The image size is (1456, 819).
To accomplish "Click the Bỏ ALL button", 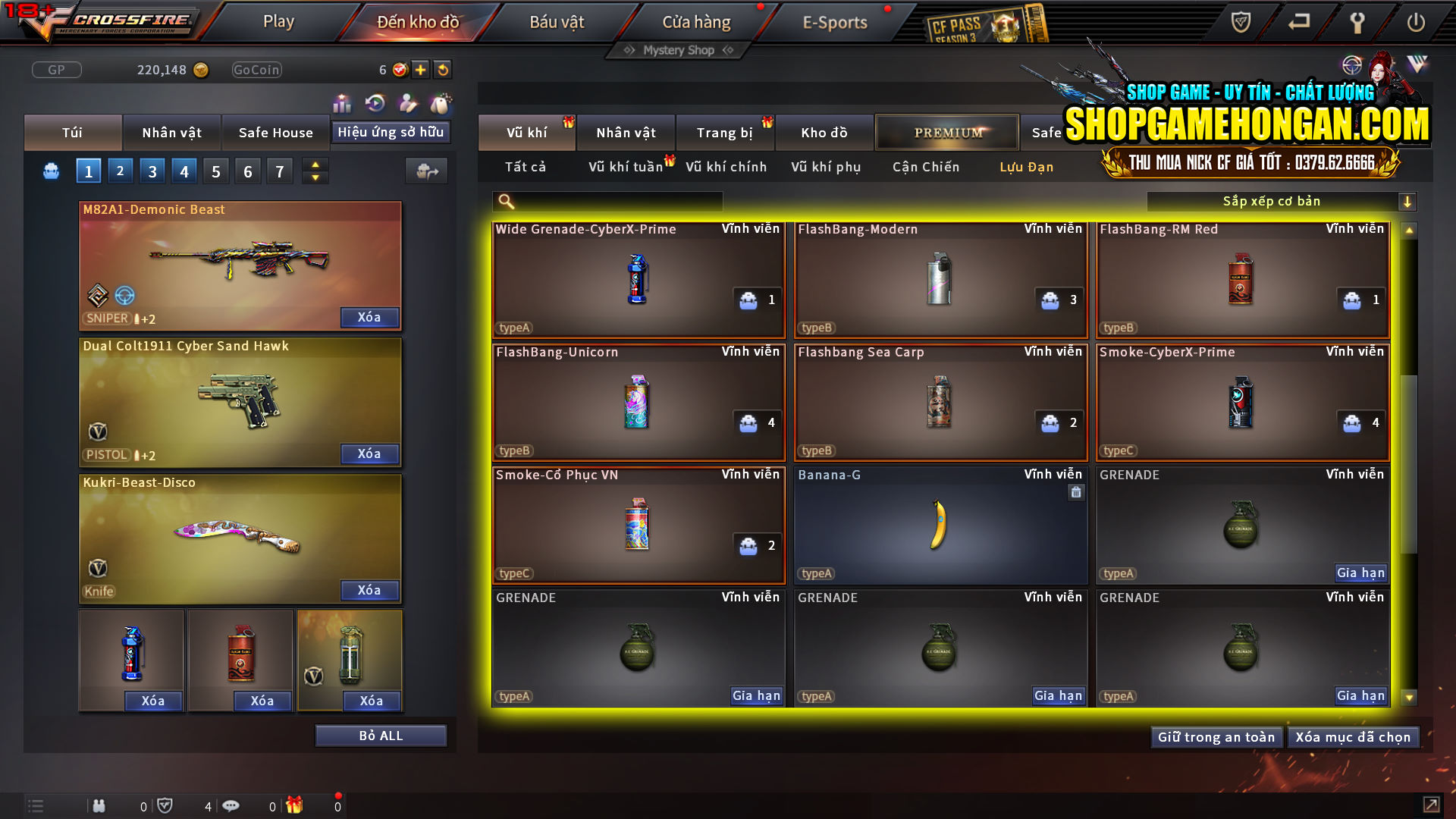I will (381, 735).
